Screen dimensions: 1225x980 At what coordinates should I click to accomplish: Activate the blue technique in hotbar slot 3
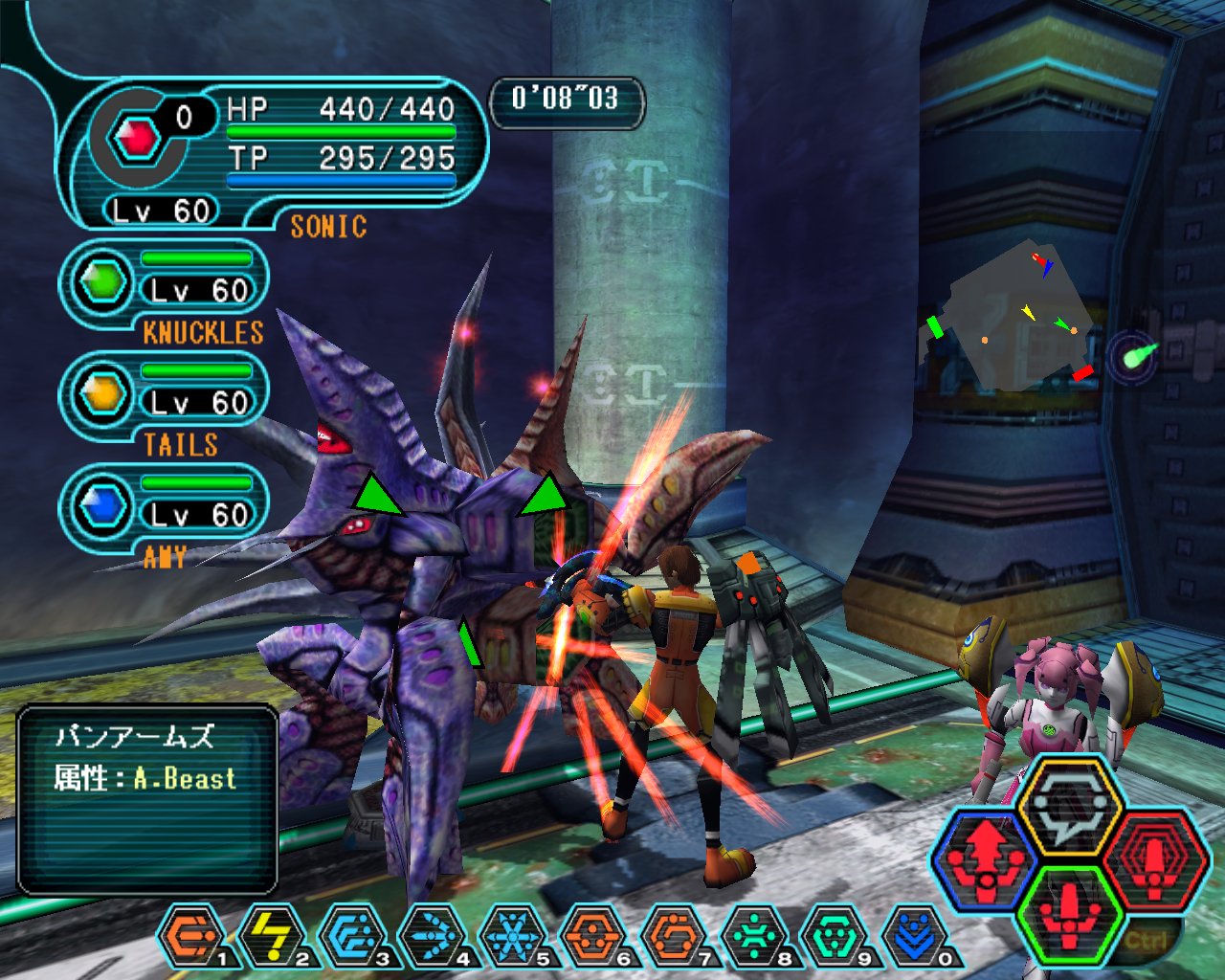coord(351,935)
